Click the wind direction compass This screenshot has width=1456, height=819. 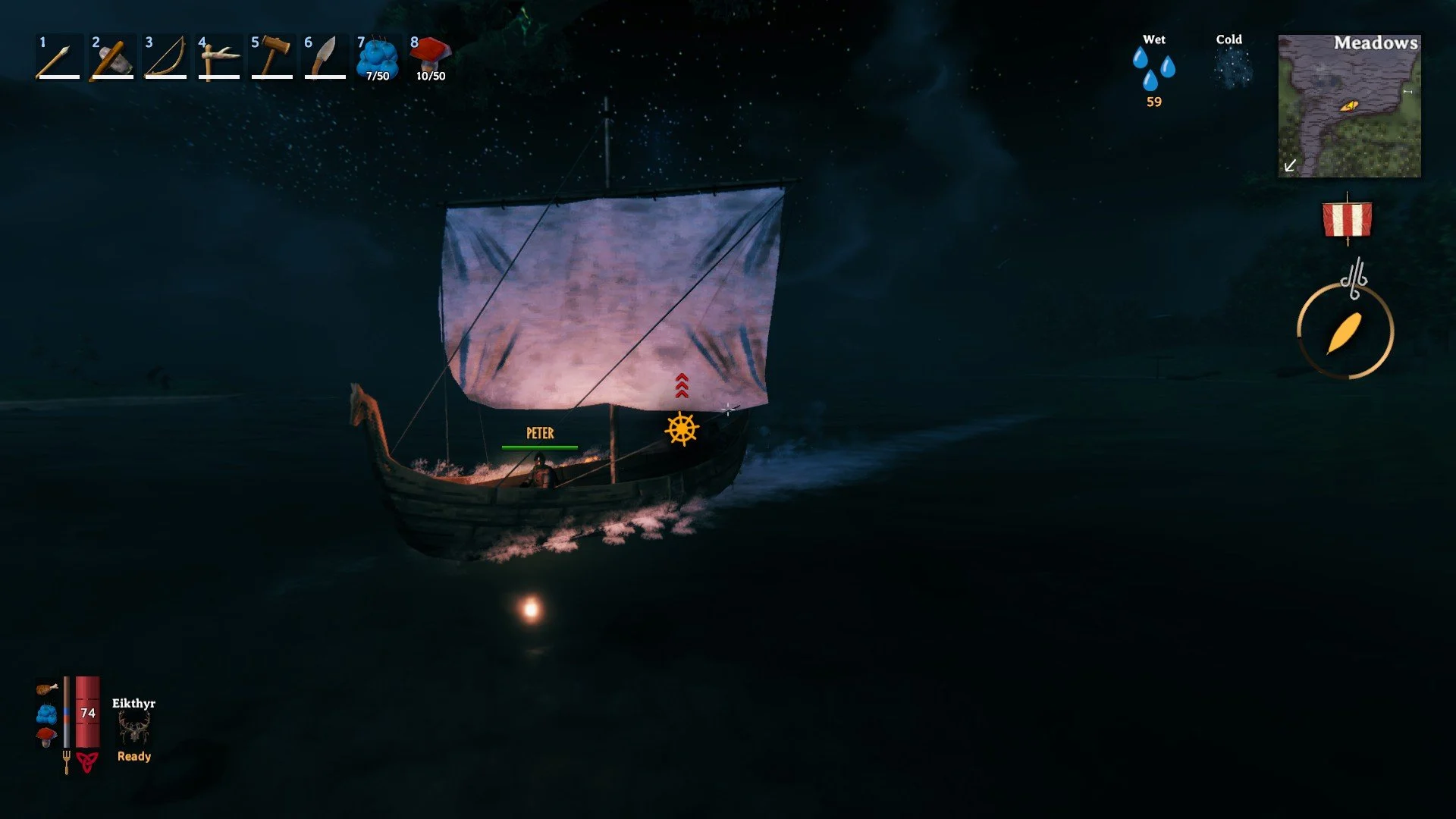[1345, 331]
